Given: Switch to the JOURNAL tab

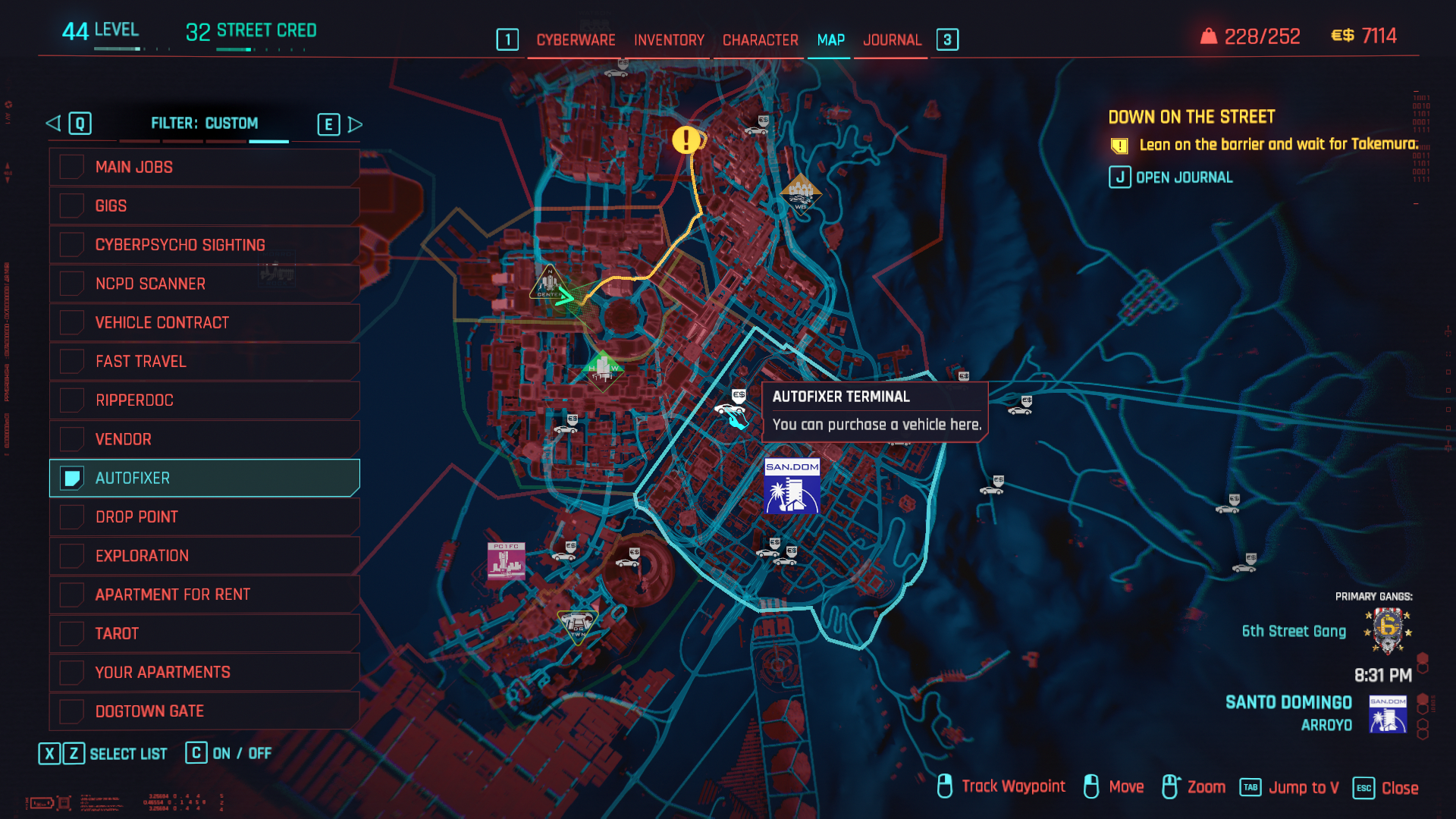Looking at the screenshot, I should click(x=893, y=40).
